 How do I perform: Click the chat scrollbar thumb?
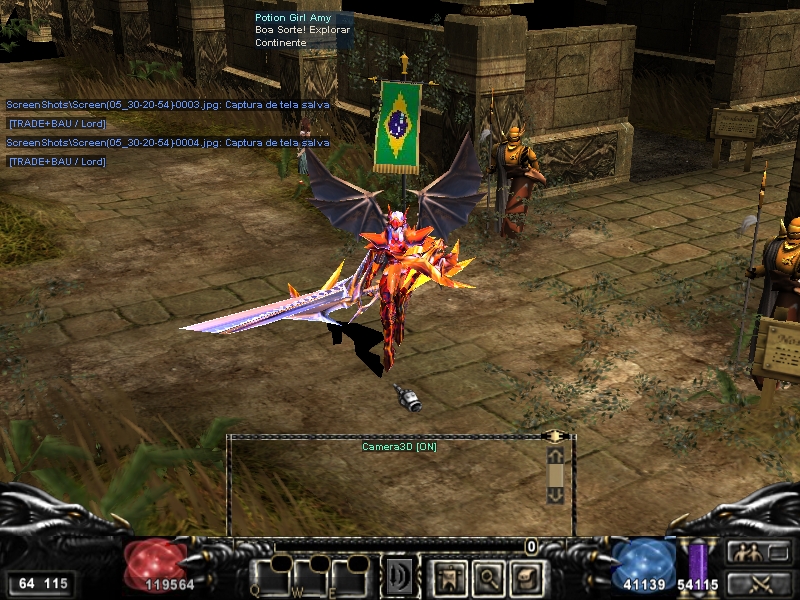click(556, 475)
